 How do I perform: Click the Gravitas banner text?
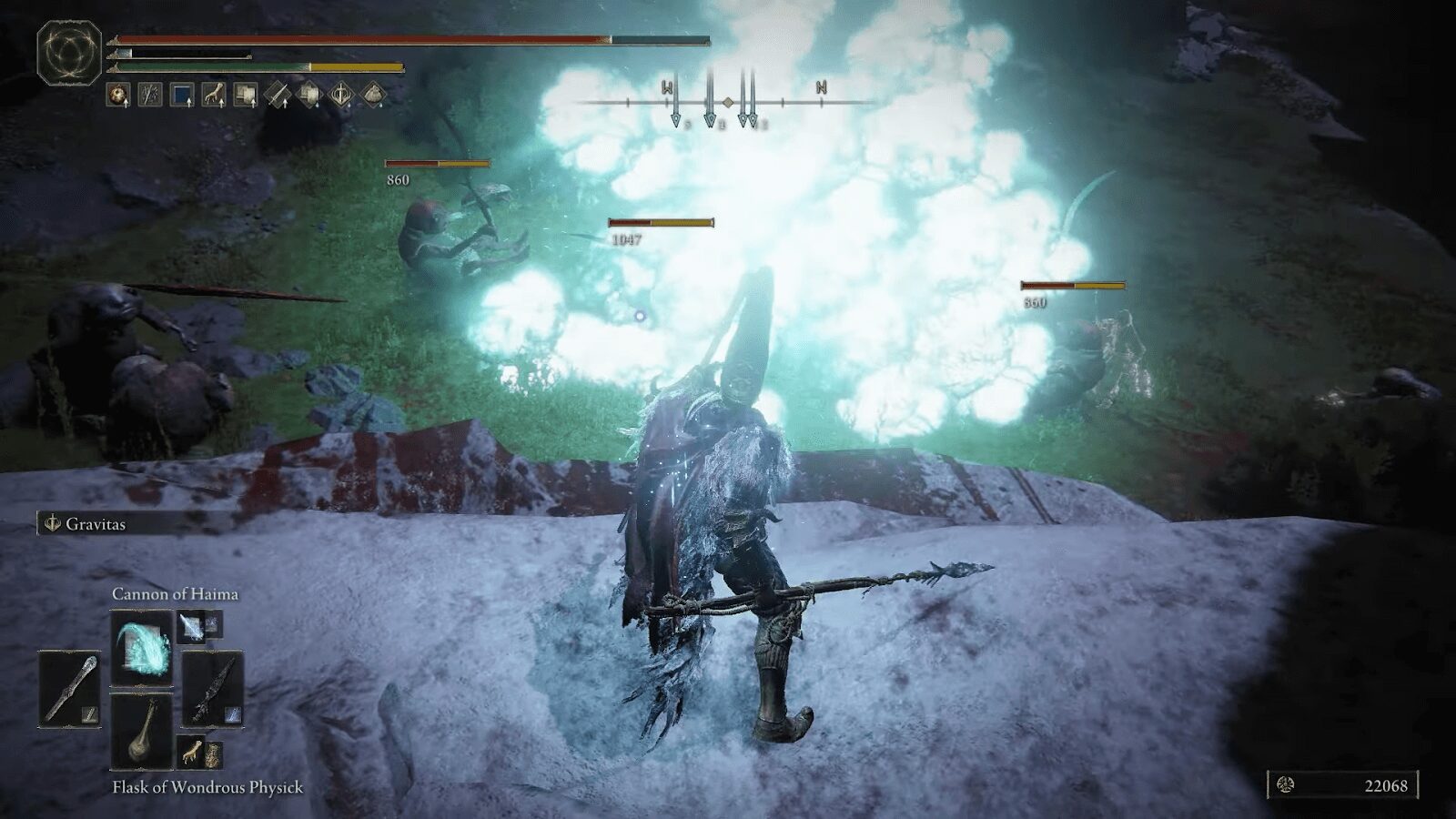point(96,523)
